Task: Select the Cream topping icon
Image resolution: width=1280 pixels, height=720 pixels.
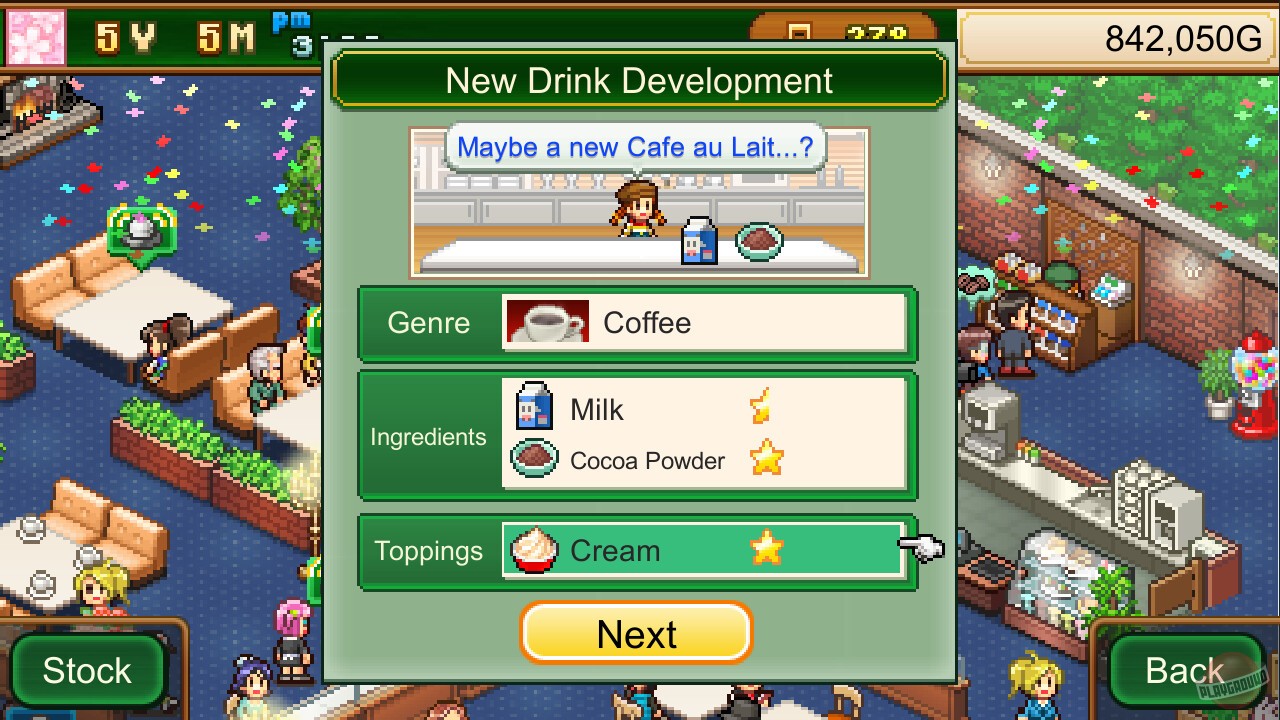Action: [533, 549]
